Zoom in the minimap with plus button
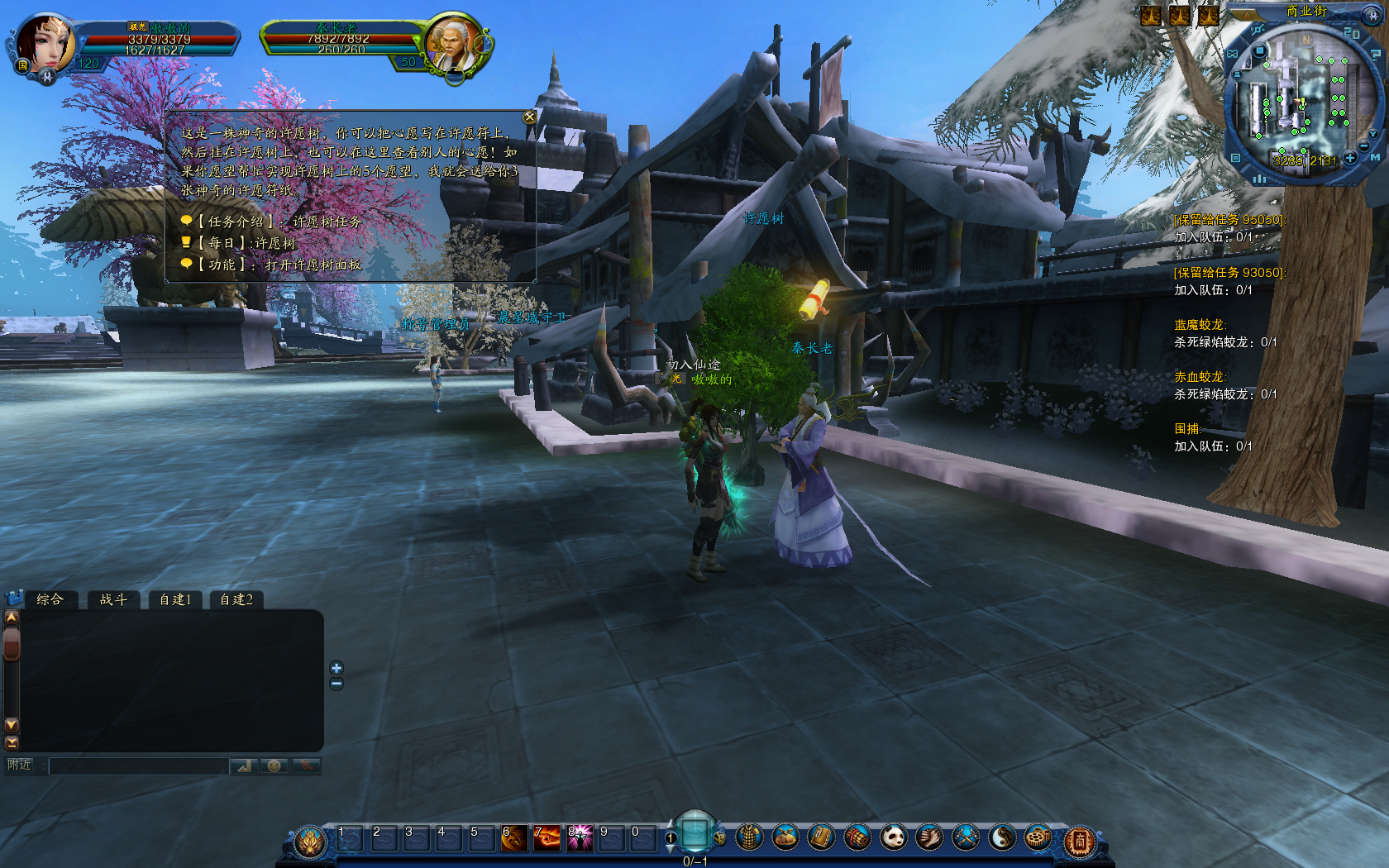The width and height of the screenshot is (1389, 868). pyautogui.click(x=1350, y=157)
